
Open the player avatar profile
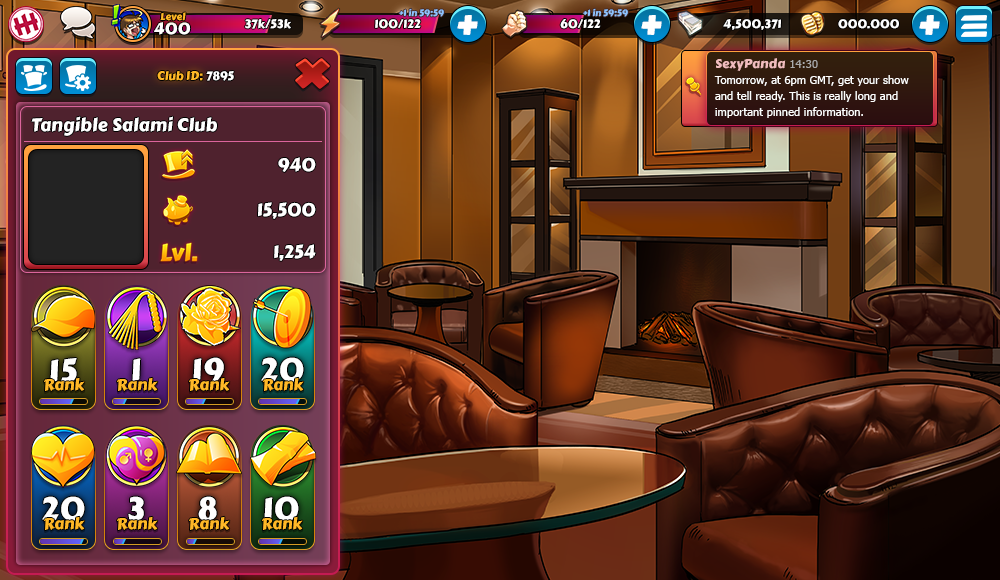click(132, 24)
